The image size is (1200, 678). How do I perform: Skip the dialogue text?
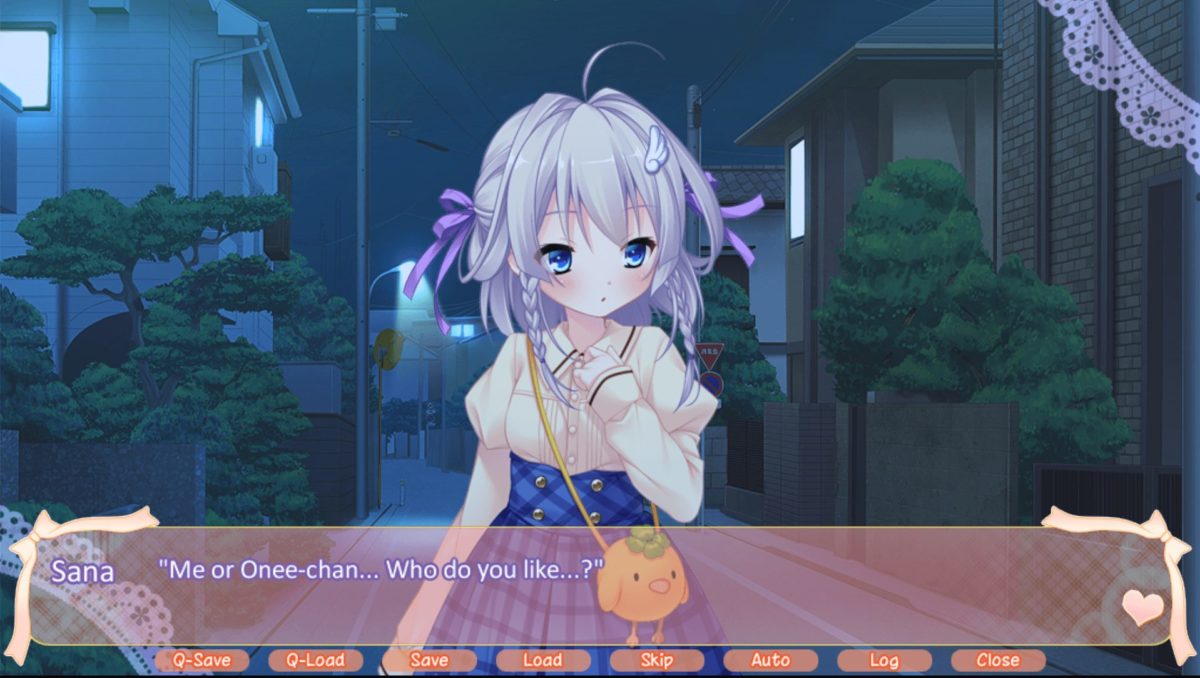pyautogui.click(x=656, y=660)
